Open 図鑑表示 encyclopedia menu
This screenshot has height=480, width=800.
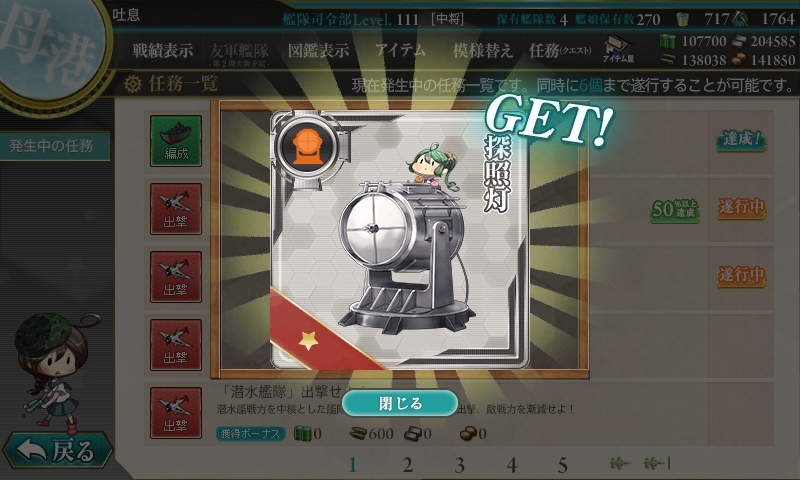pyautogui.click(x=318, y=50)
